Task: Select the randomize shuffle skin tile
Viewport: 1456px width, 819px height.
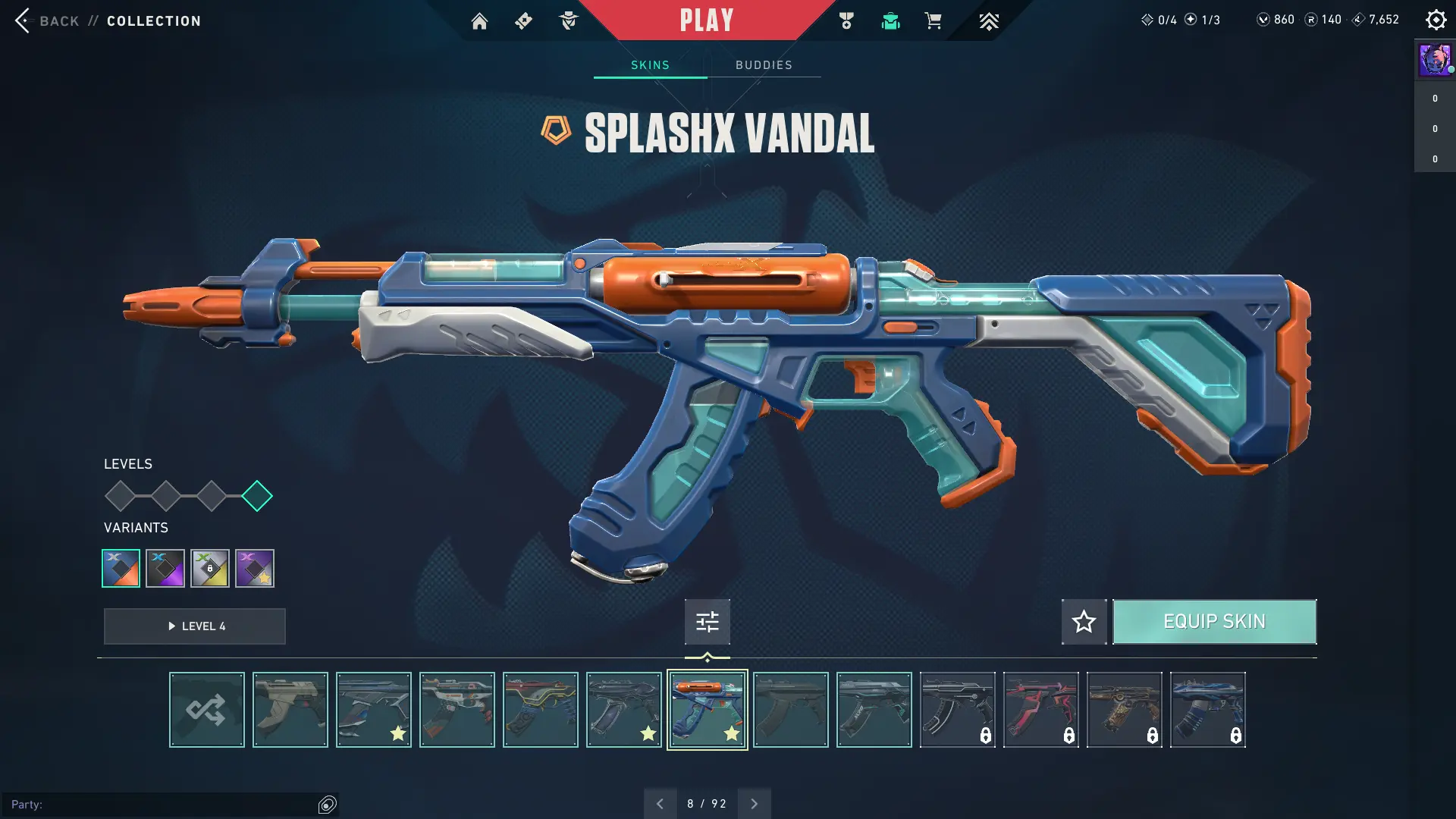Action: tap(206, 710)
